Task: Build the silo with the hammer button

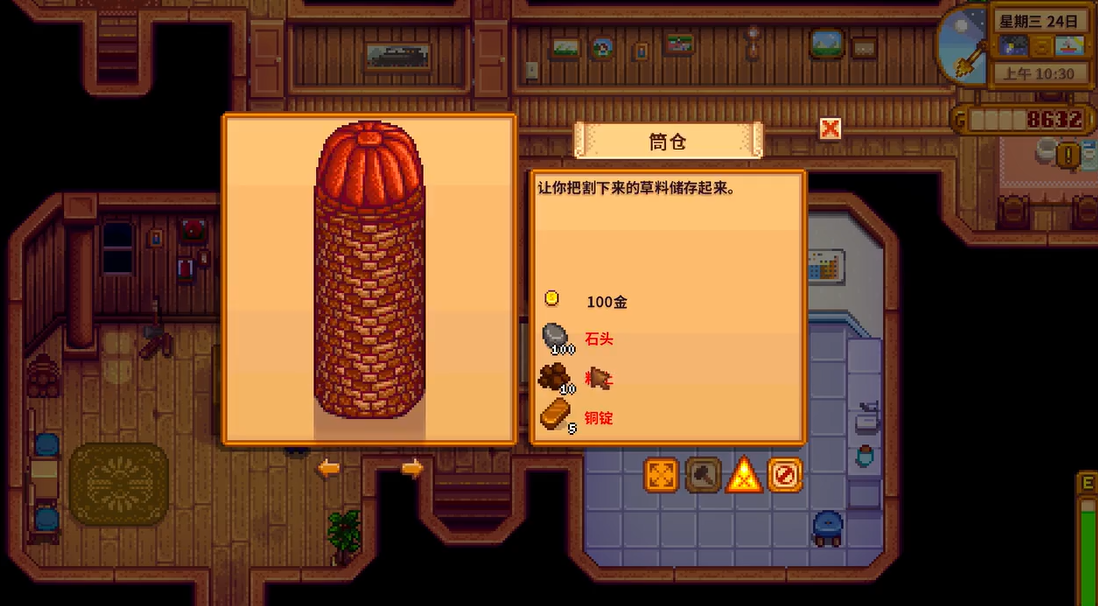Action: click(x=703, y=475)
